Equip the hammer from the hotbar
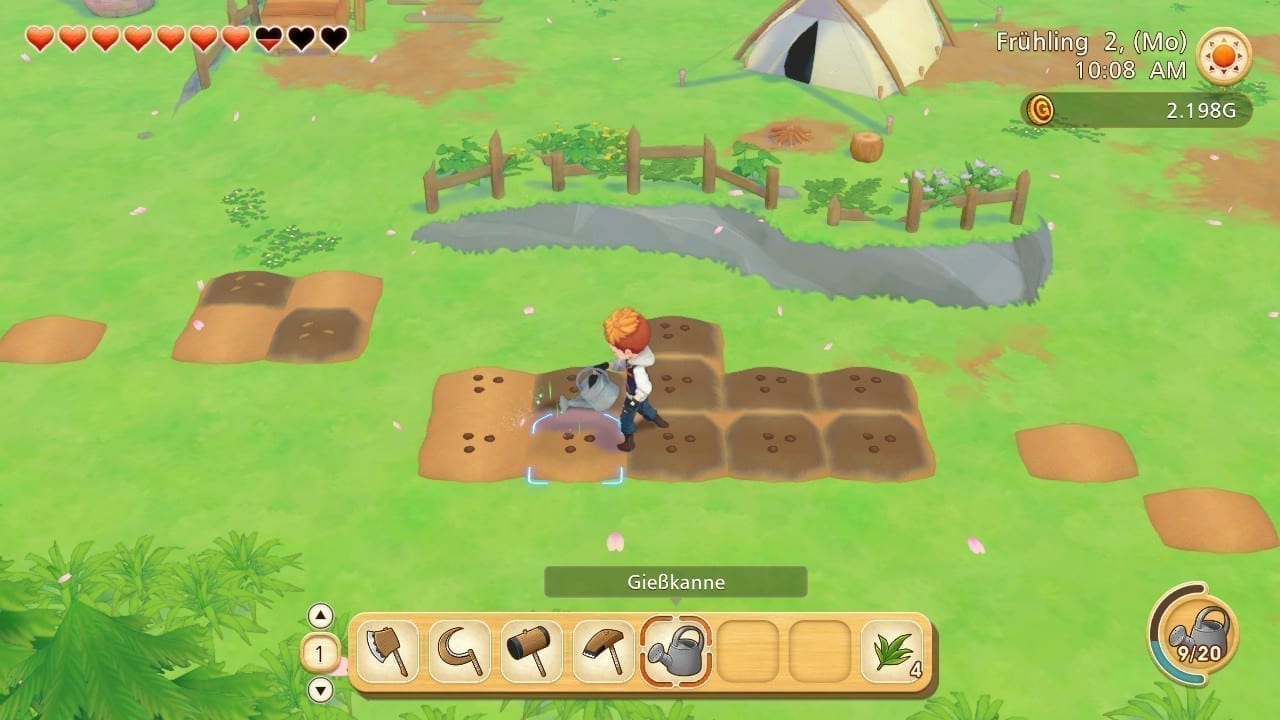Screen dimensions: 1280x720 532,652
